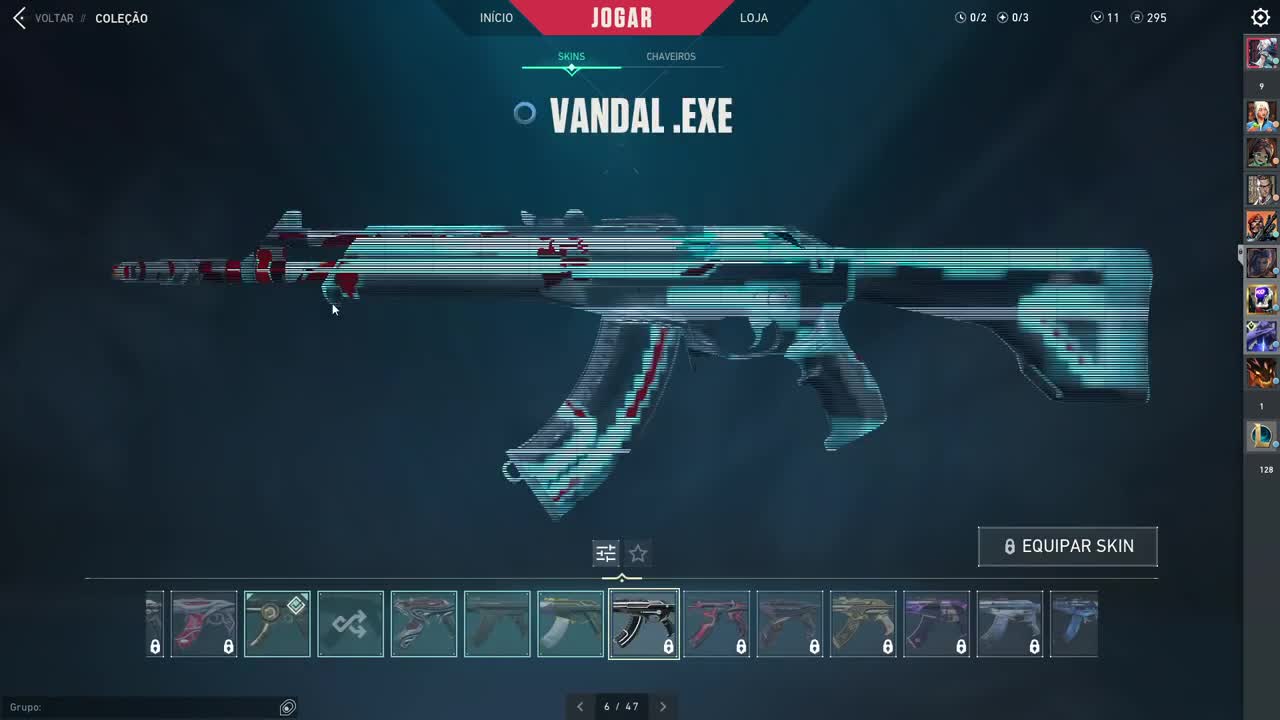The height and width of the screenshot is (720, 1280).
Task: Open the Loja store tab
Action: click(754, 18)
